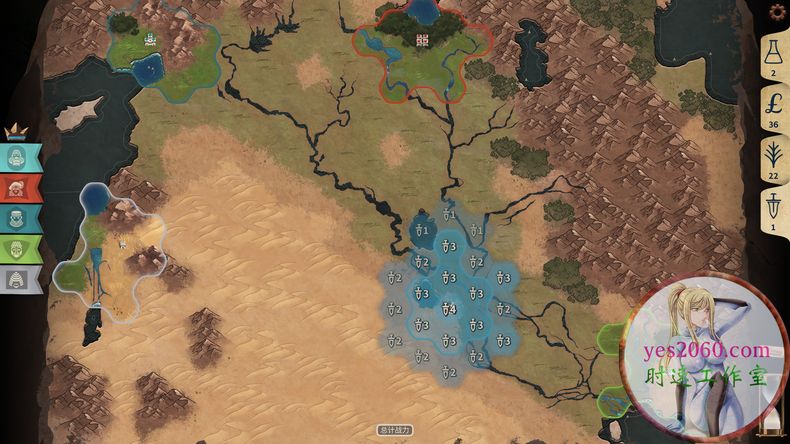790x444 pixels.
Task: Click the 总计战力 total power label
Action: 394,431
